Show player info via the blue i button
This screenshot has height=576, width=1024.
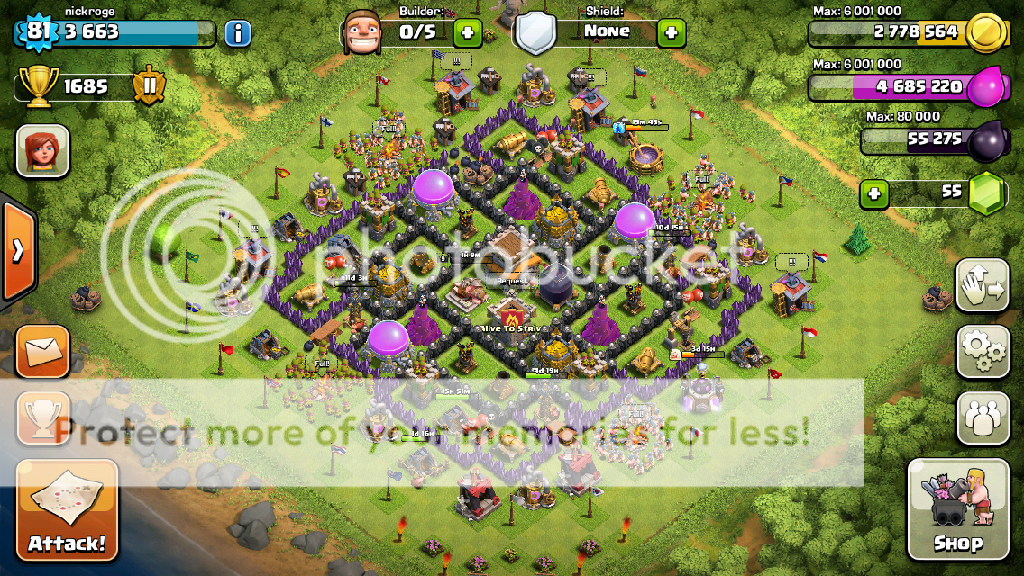click(x=237, y=33)
